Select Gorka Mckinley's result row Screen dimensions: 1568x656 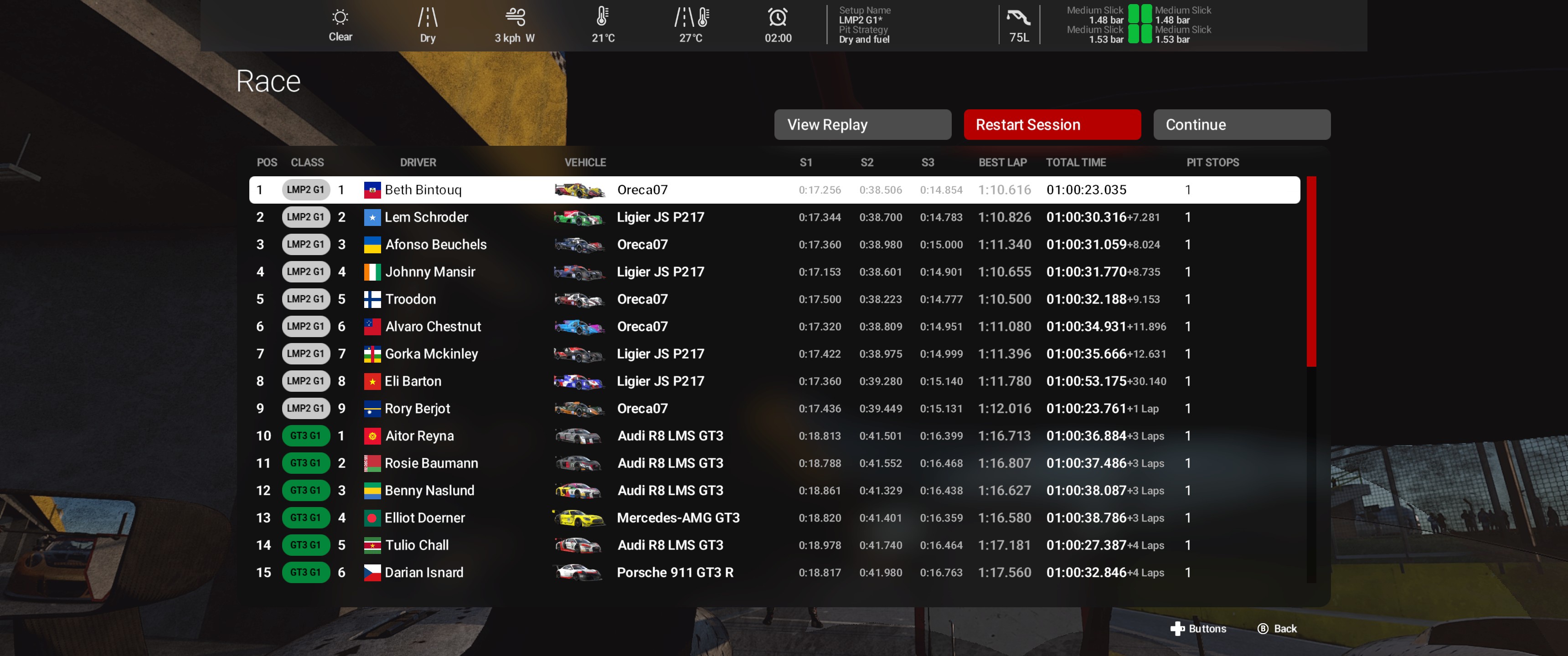click(774, 354)
